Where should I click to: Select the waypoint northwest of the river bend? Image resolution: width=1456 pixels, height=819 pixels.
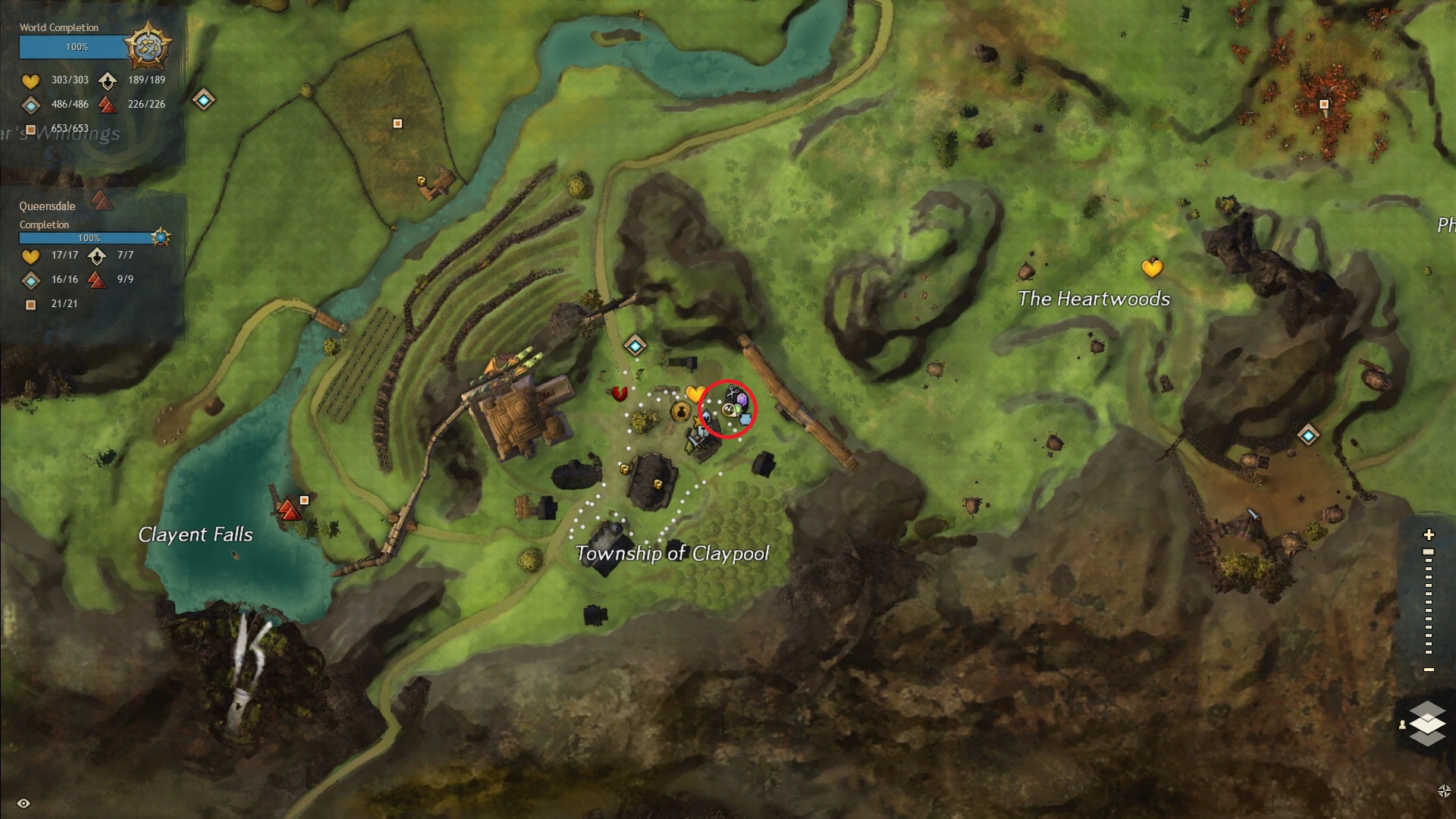point(203,99)
